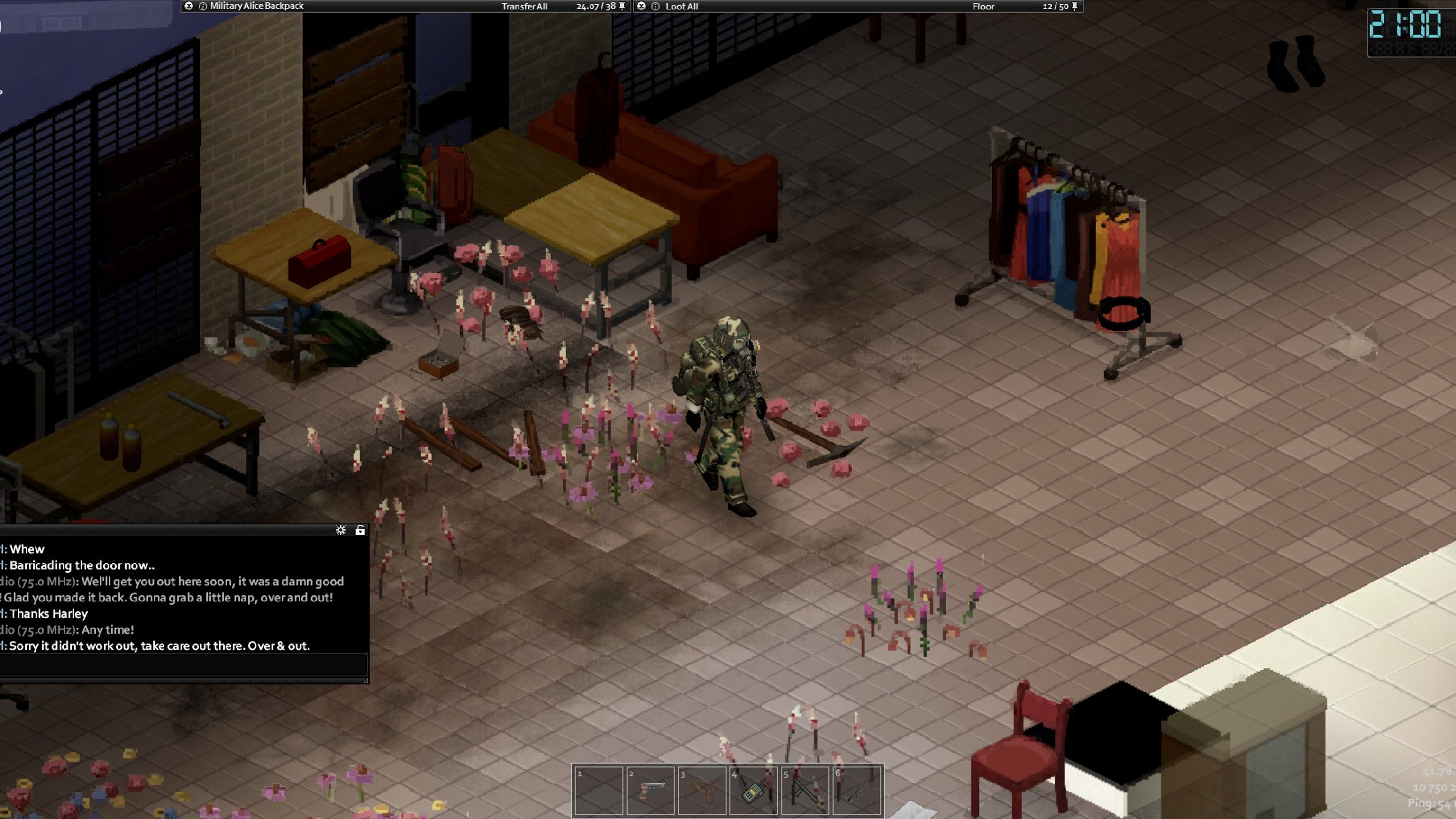Toggle the pin on the backpack panel
1456x819 pixels.
[622, 6]
